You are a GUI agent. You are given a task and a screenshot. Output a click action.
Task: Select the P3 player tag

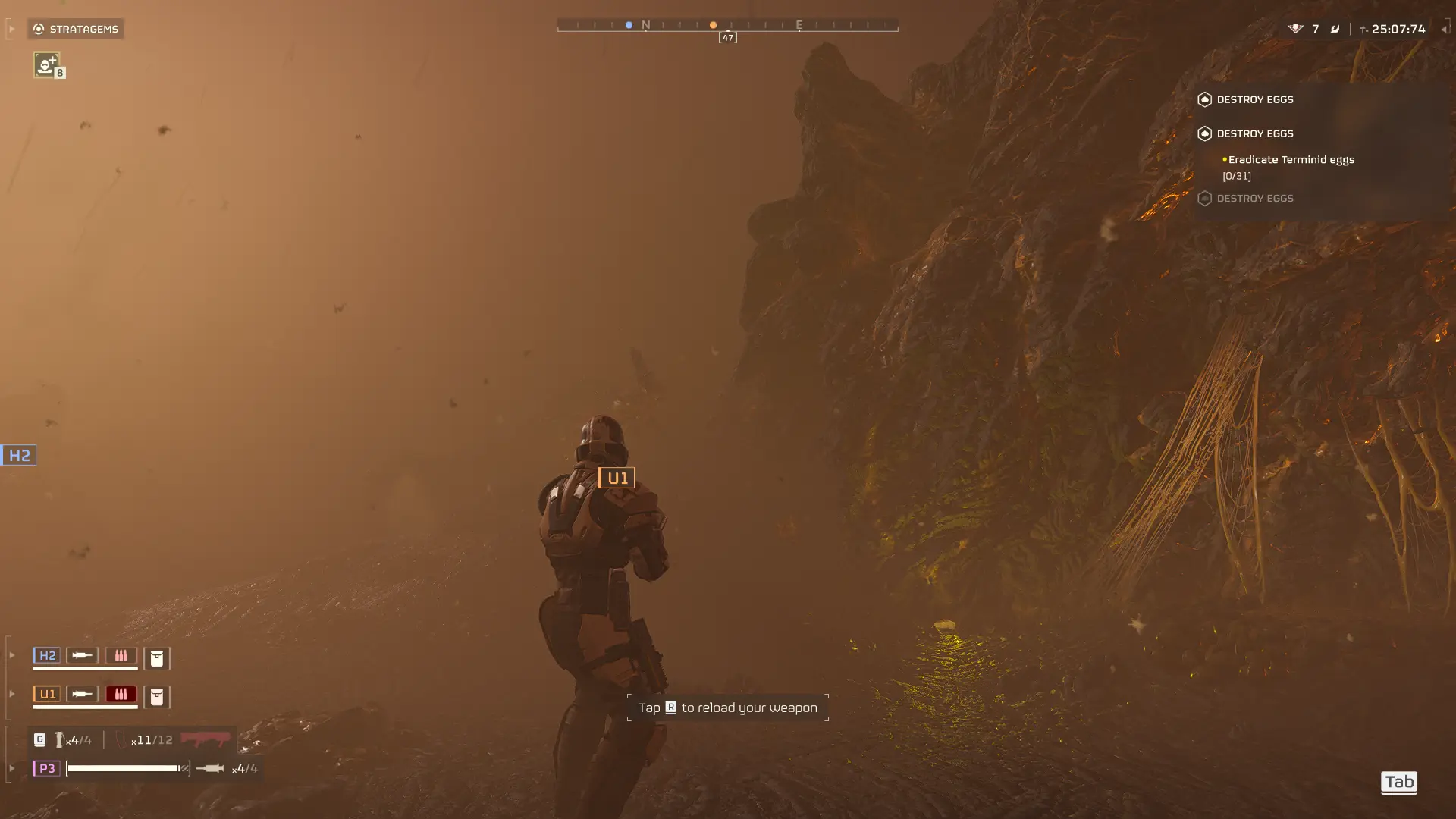point(46,768)
